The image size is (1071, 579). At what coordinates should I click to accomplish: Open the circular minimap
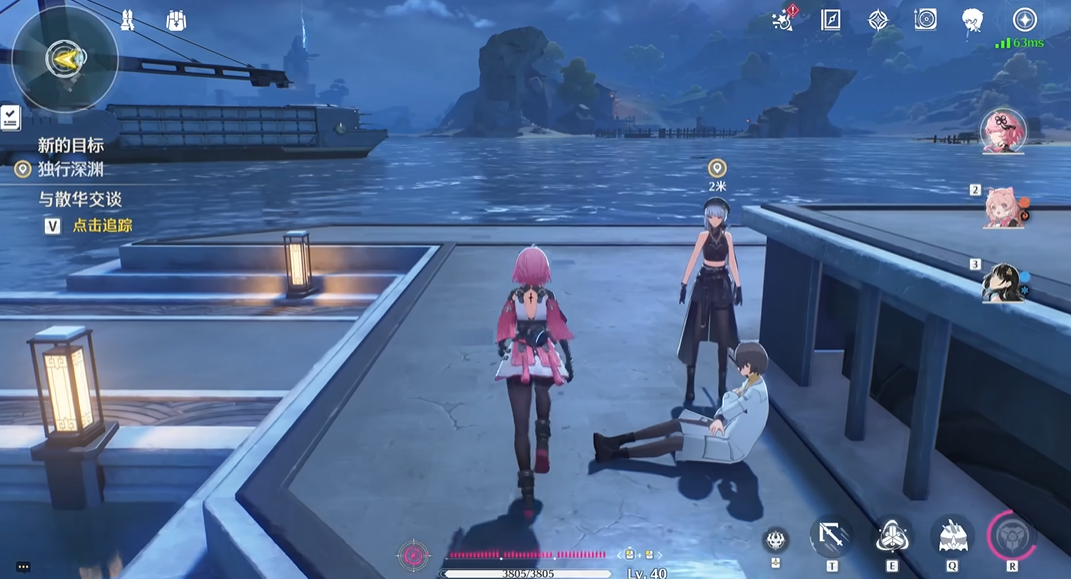(65, 59)
